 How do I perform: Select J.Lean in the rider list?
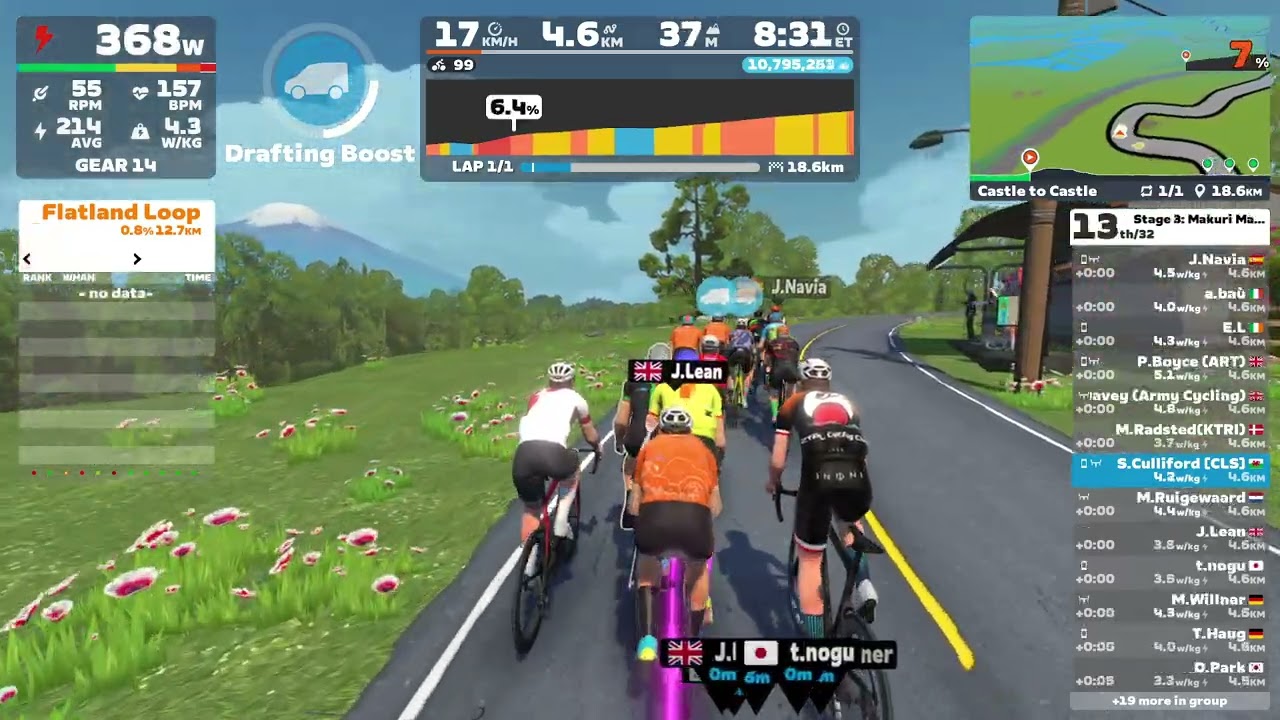pyautogui.click(x=1170, y=538)
